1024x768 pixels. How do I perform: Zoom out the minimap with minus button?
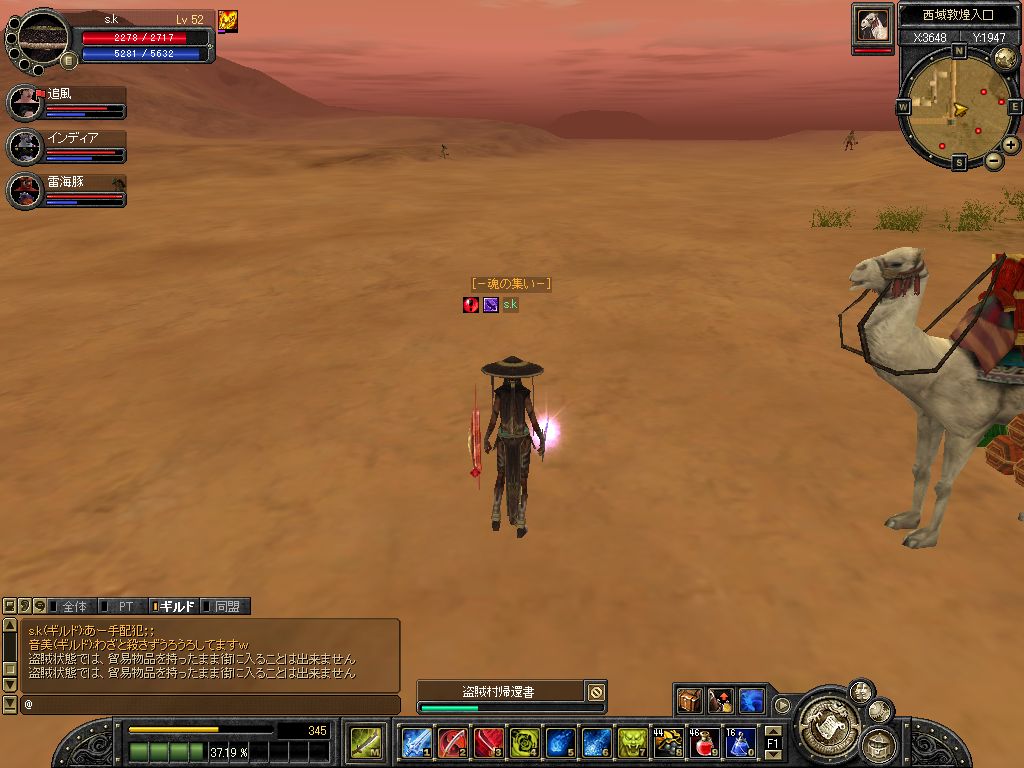pos(994,160)
